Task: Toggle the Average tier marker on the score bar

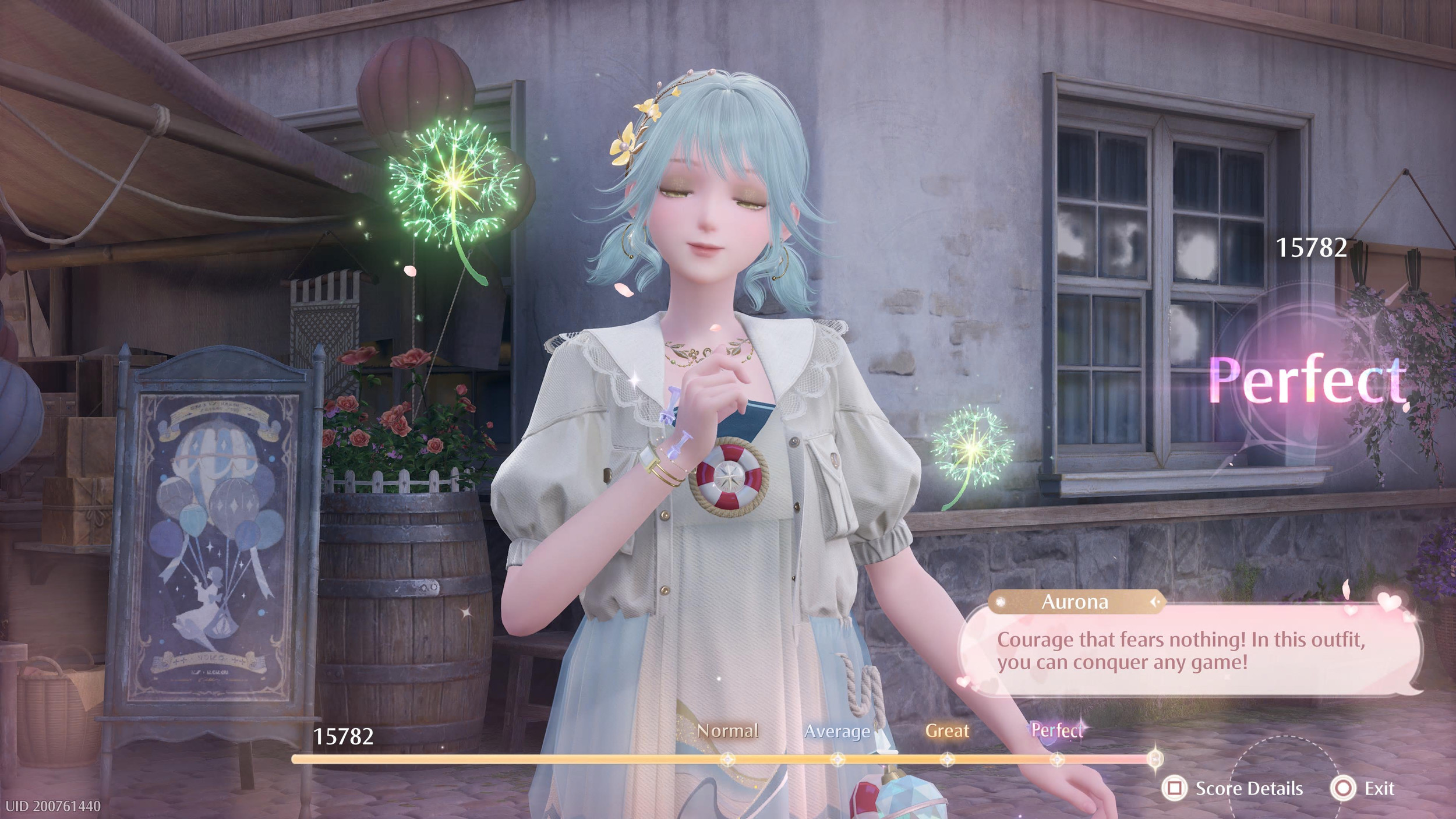Action: pos(837,759)
